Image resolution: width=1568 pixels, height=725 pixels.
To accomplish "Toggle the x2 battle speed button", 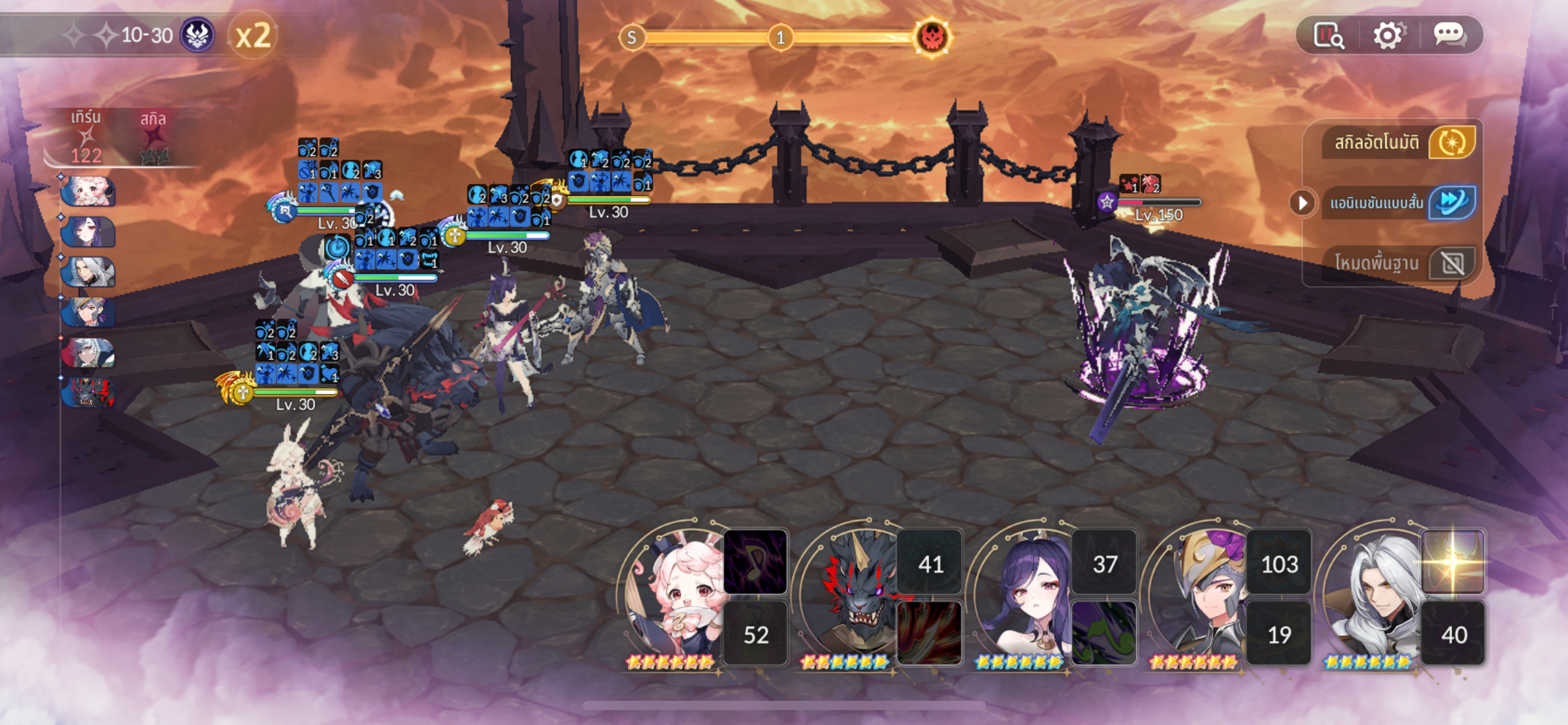I will 253,36.
